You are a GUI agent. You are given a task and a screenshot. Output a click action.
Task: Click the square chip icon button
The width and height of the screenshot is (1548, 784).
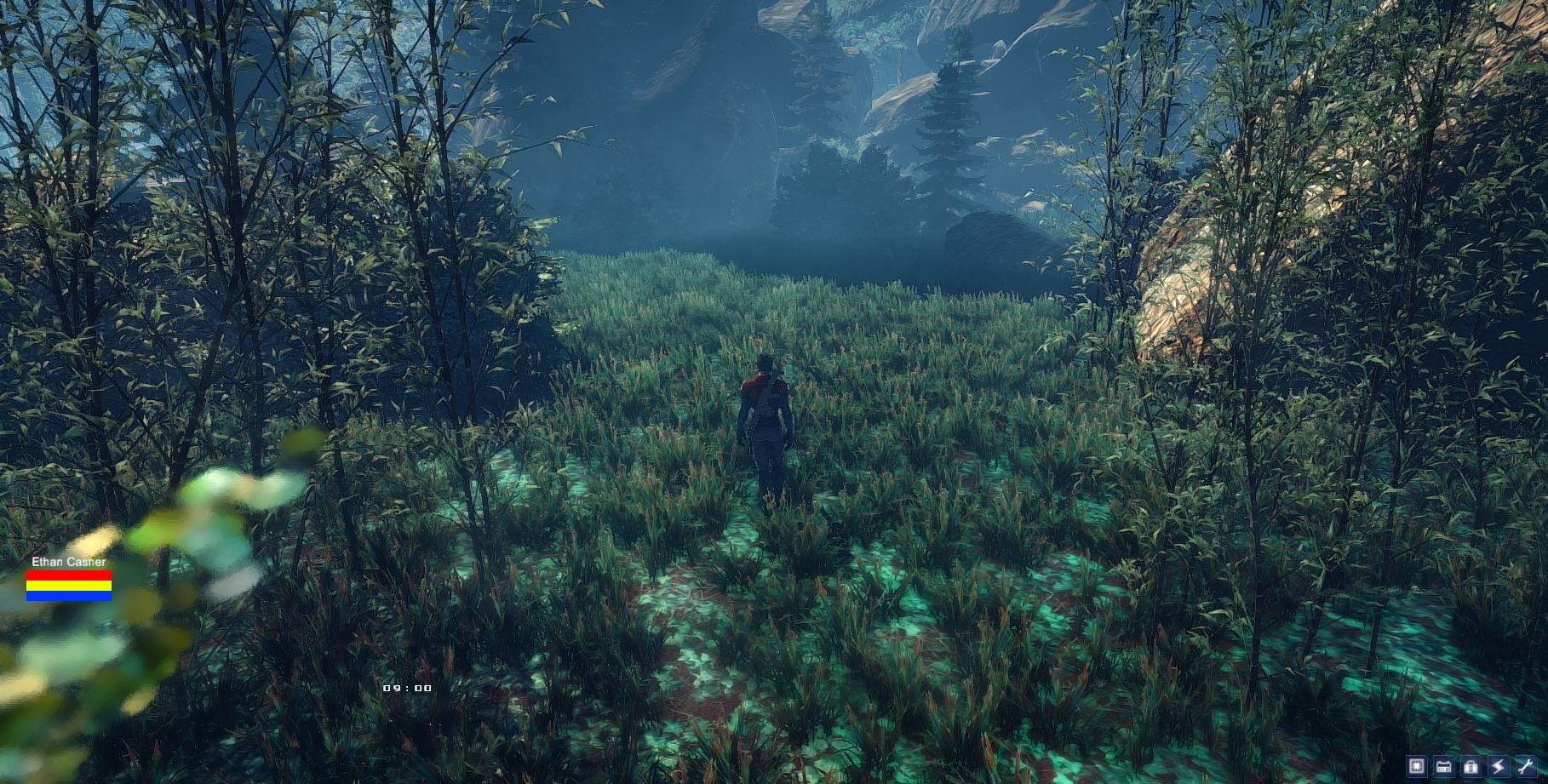1417,765
